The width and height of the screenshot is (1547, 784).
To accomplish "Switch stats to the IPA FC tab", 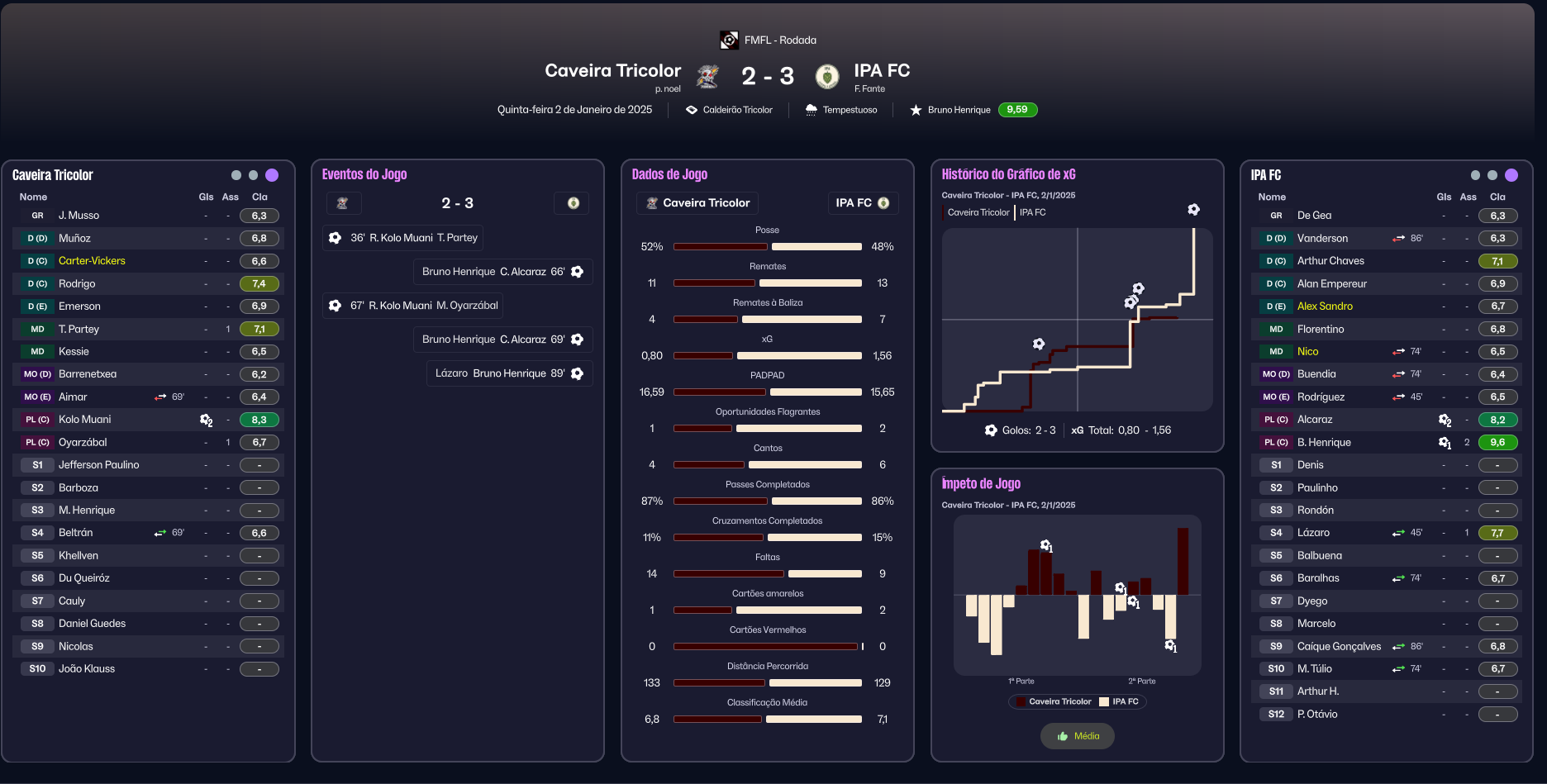I will pos(862,203).
